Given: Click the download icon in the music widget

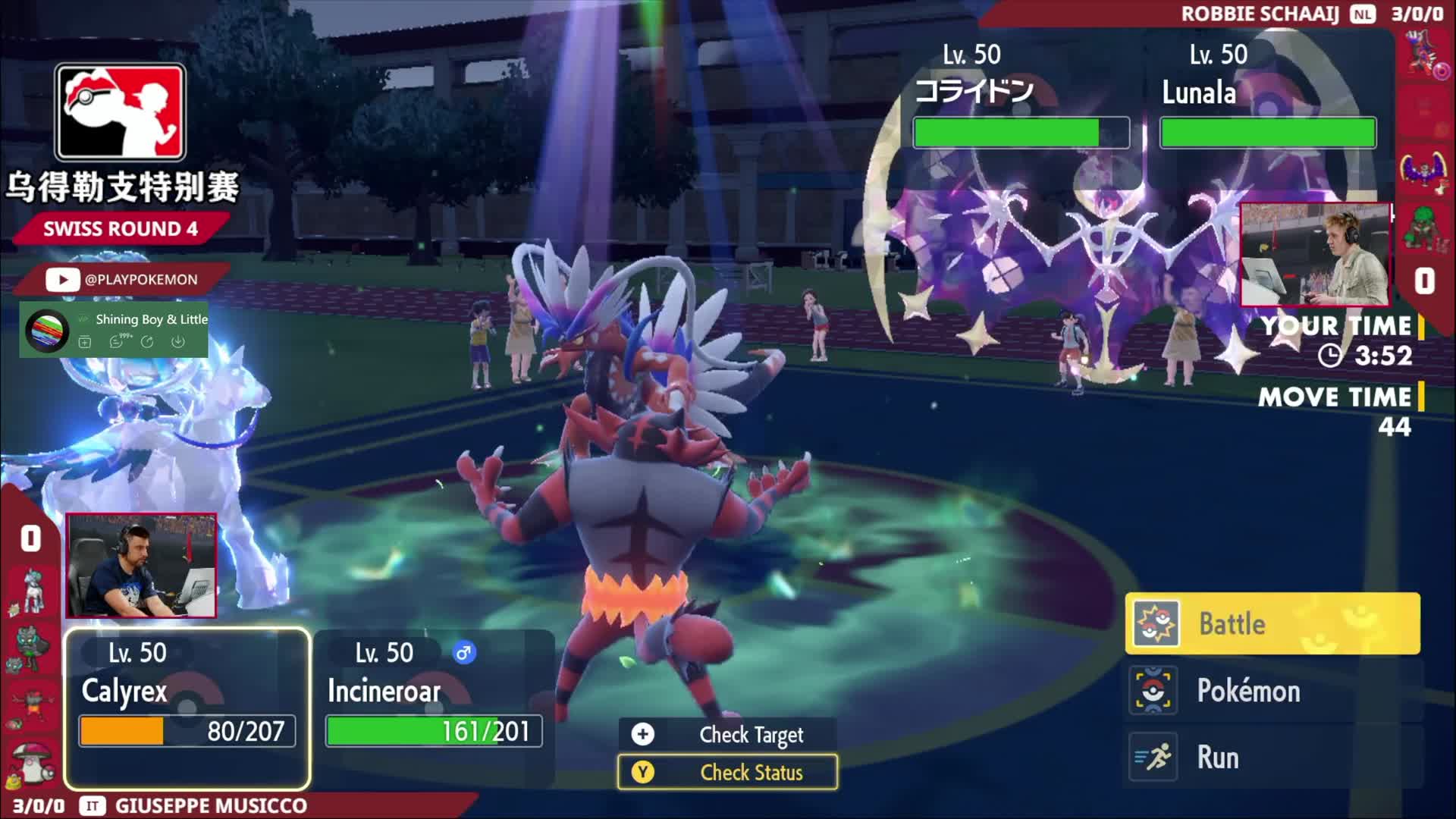Looking at the screenshot, I should [177, 342].
